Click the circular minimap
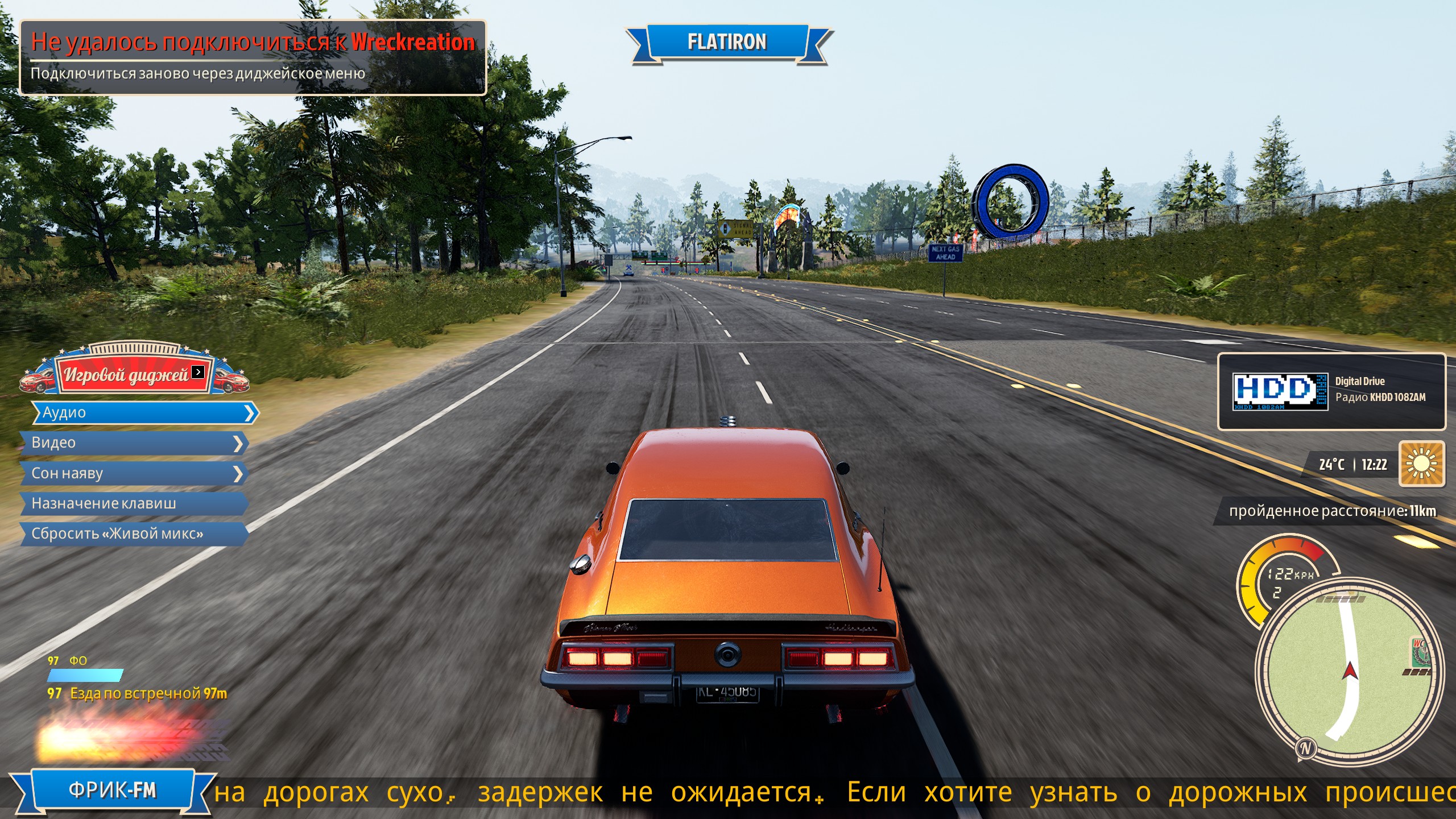1456x819 pixels. [1349, 671]
